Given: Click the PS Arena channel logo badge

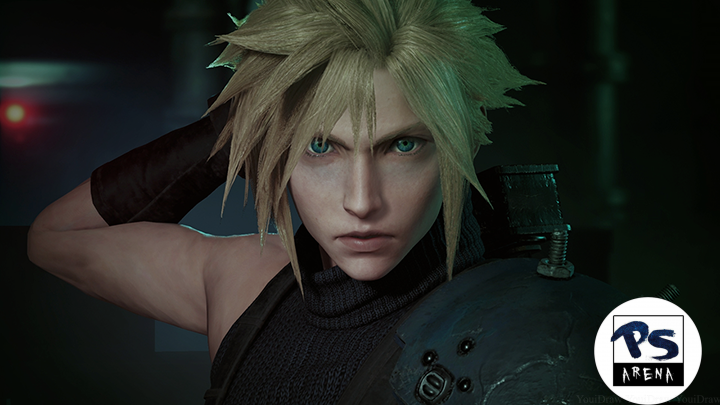Looking at the screenshot, I should [x=647, y=350].
